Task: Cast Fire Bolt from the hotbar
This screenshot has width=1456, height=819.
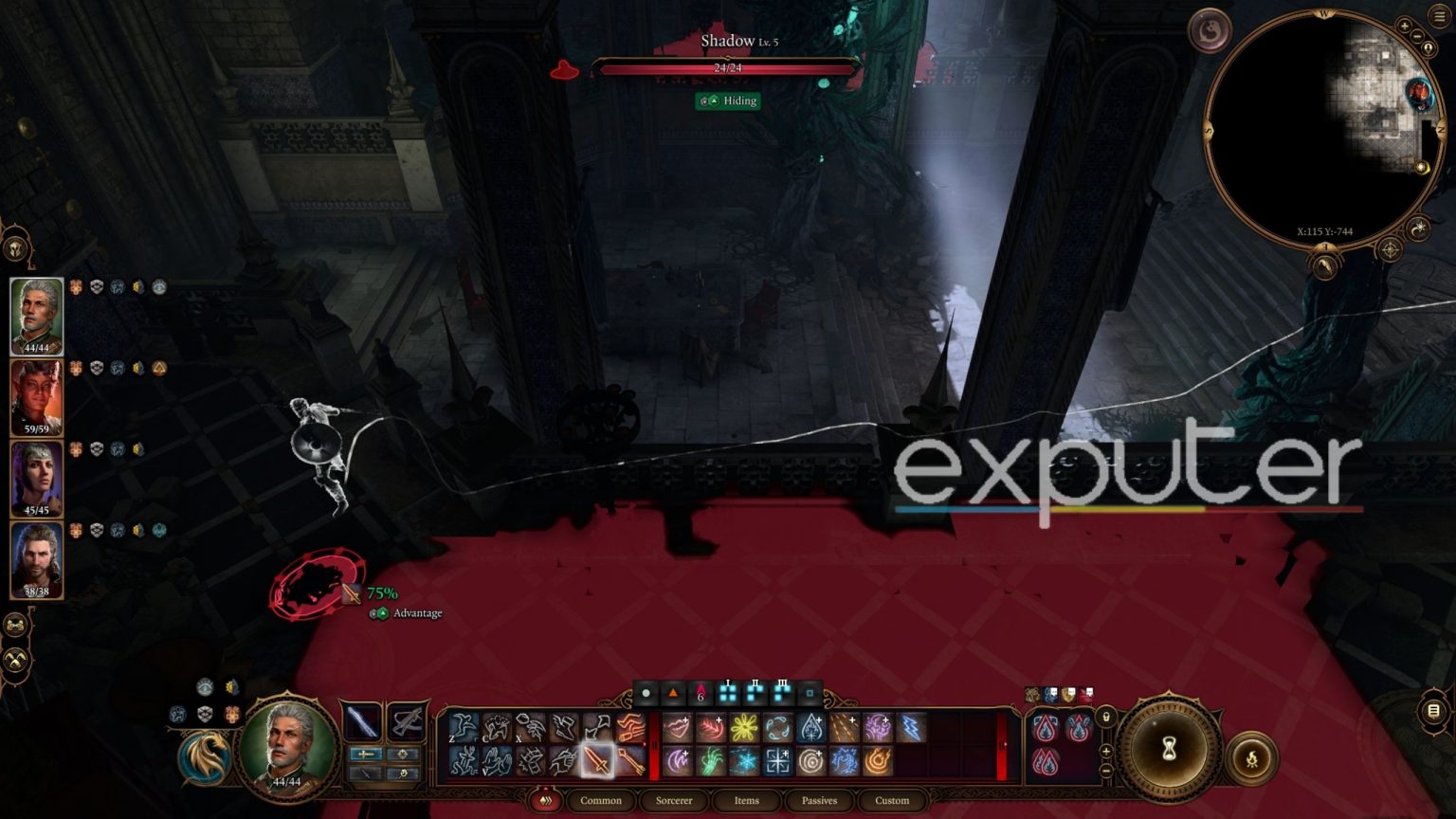Action: coord(878,761)
